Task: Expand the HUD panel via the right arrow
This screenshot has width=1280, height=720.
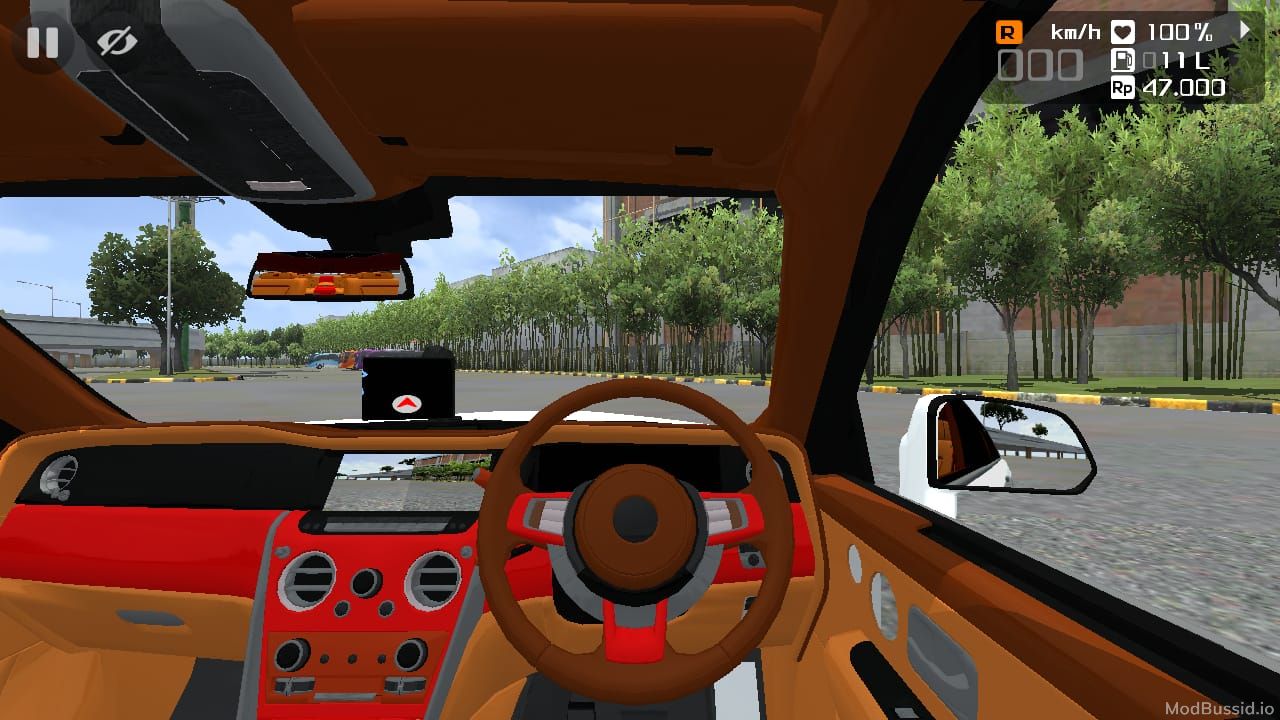Action: 1244,30
